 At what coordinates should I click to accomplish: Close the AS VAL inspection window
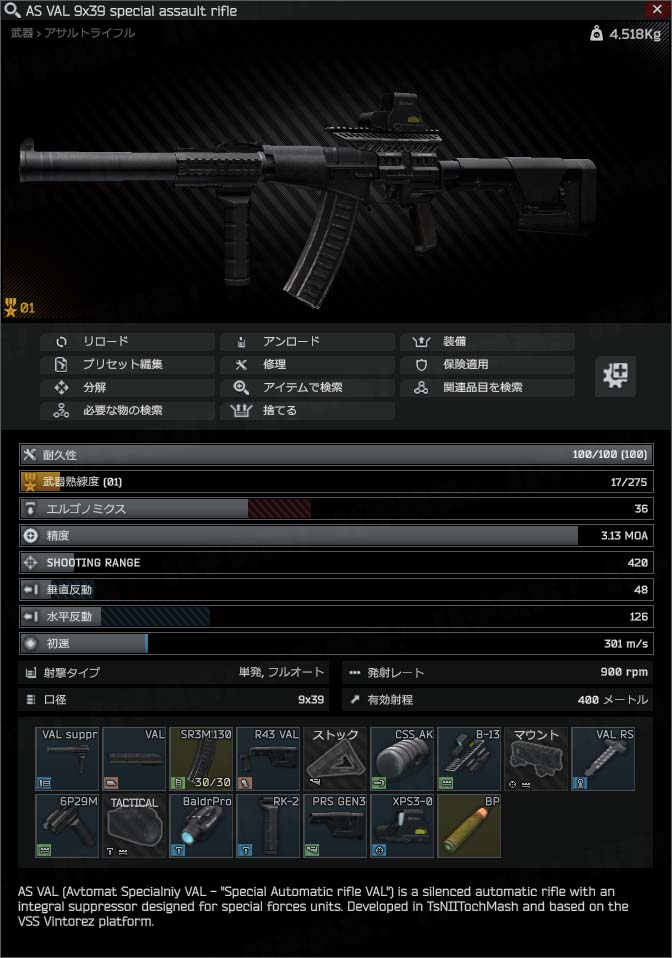[657, 9]
